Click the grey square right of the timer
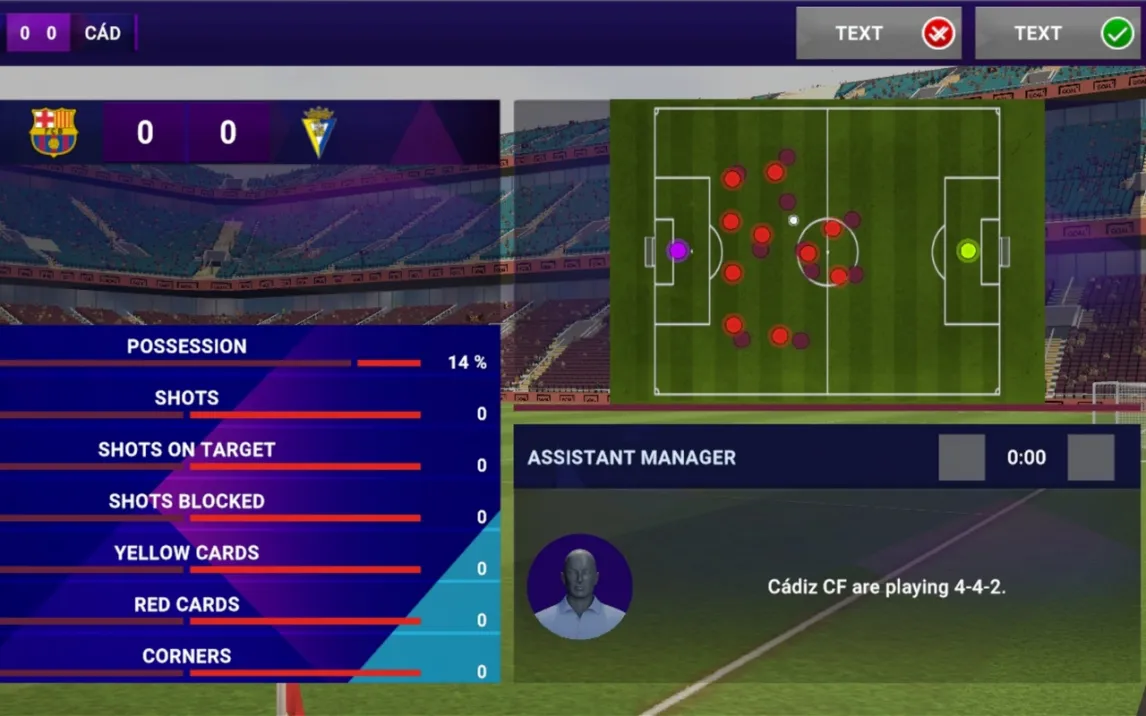1146x716 pixels. [x=1090, y=458]
